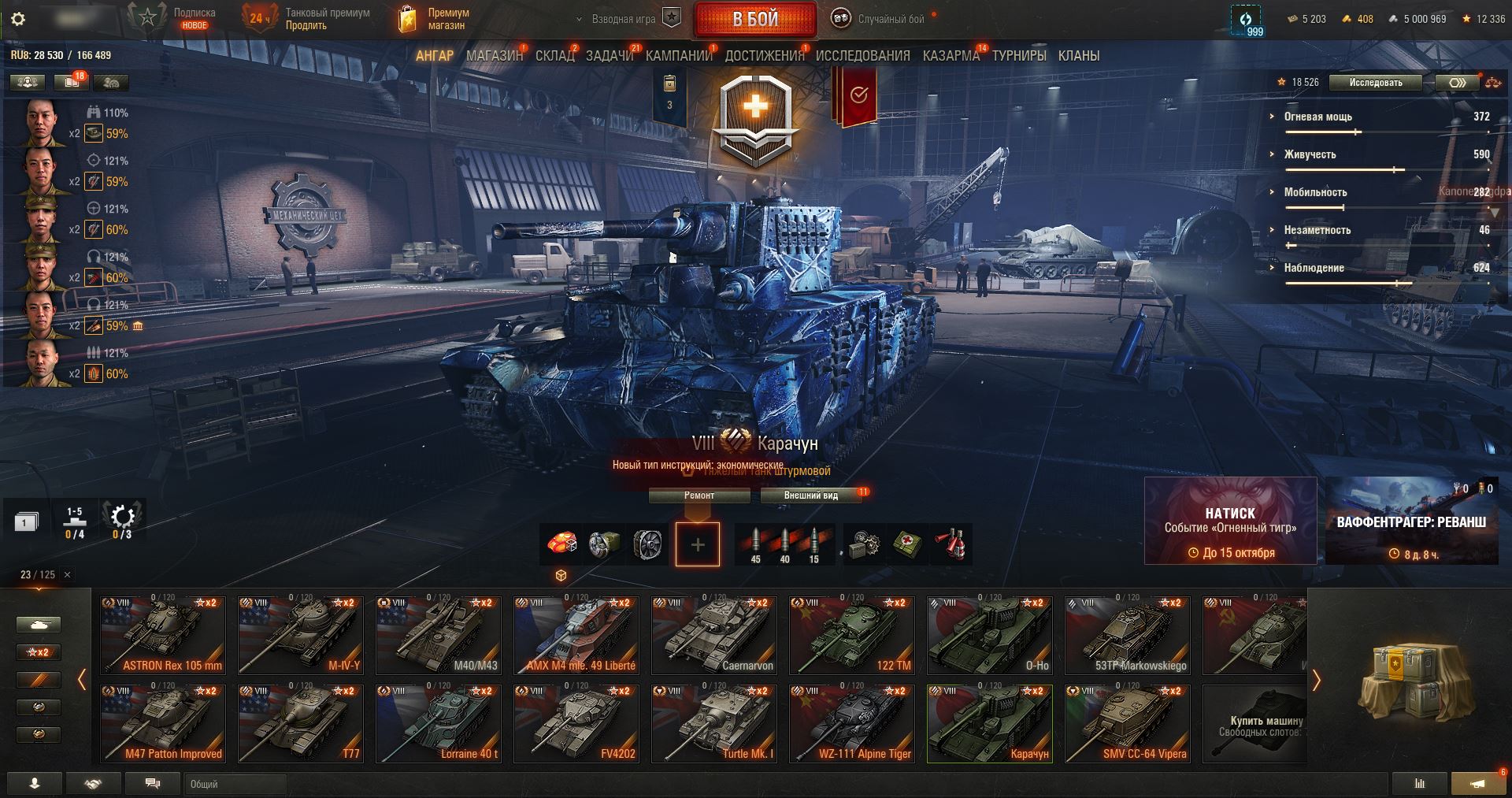Select the Caernarvon tank in carousel
Image resolution: width=1512 pixels, height=798 pixels.
[714, 635]
